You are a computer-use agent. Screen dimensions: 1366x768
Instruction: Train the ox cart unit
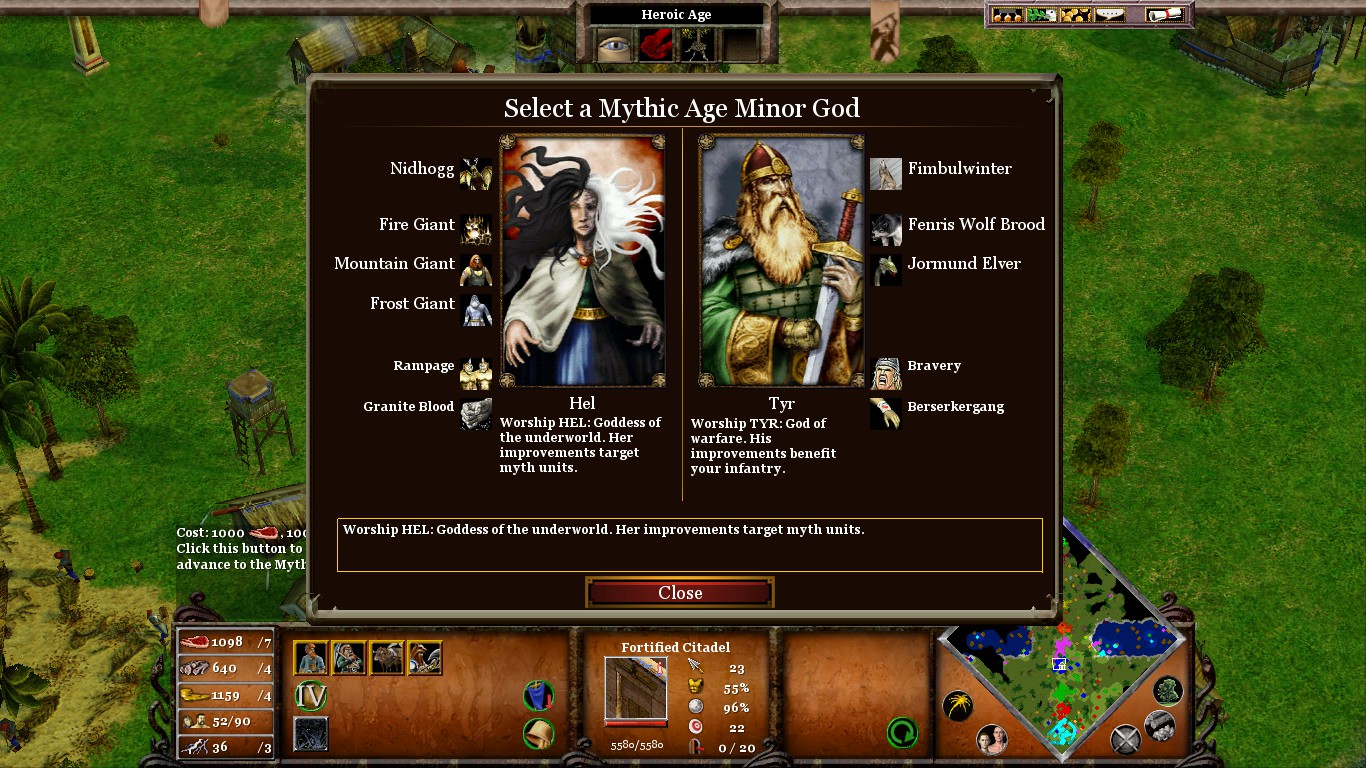coord(387,658)
